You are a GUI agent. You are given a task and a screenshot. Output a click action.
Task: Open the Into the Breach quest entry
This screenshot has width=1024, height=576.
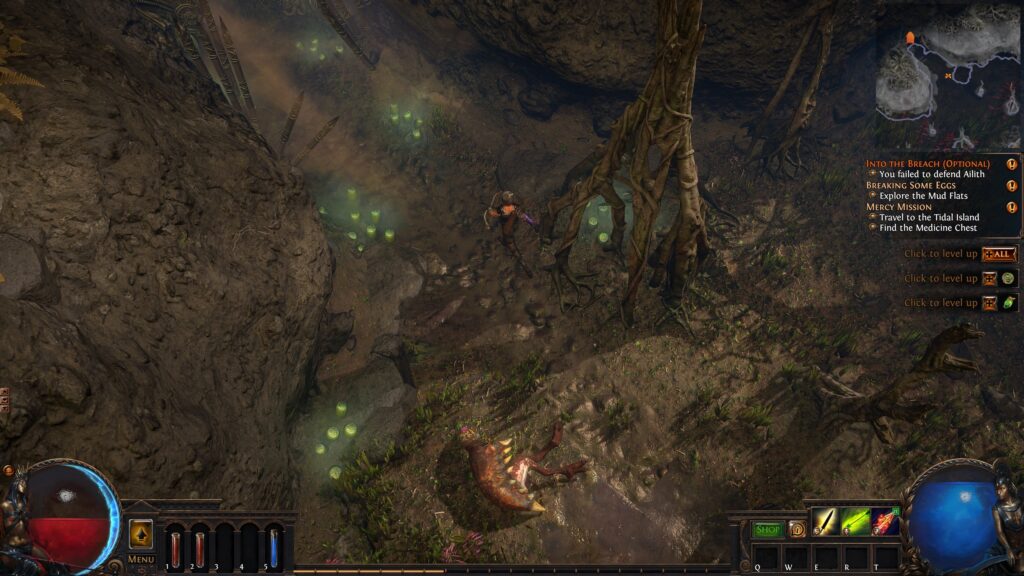pos(928,163)
